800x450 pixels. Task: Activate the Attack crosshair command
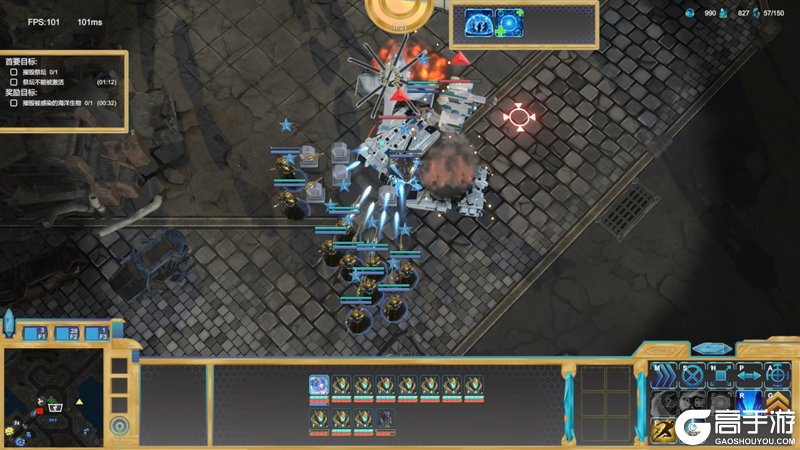coord(777,376)
